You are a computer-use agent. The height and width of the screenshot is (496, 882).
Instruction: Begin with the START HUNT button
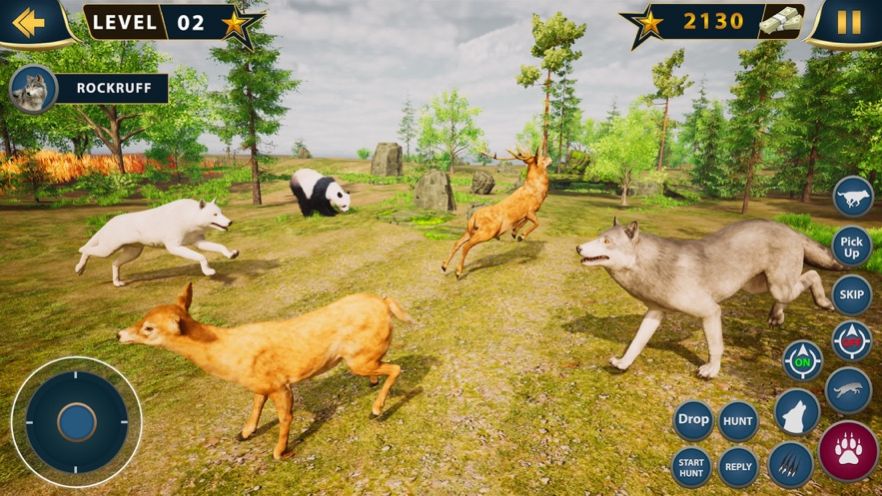pos(690,466)
